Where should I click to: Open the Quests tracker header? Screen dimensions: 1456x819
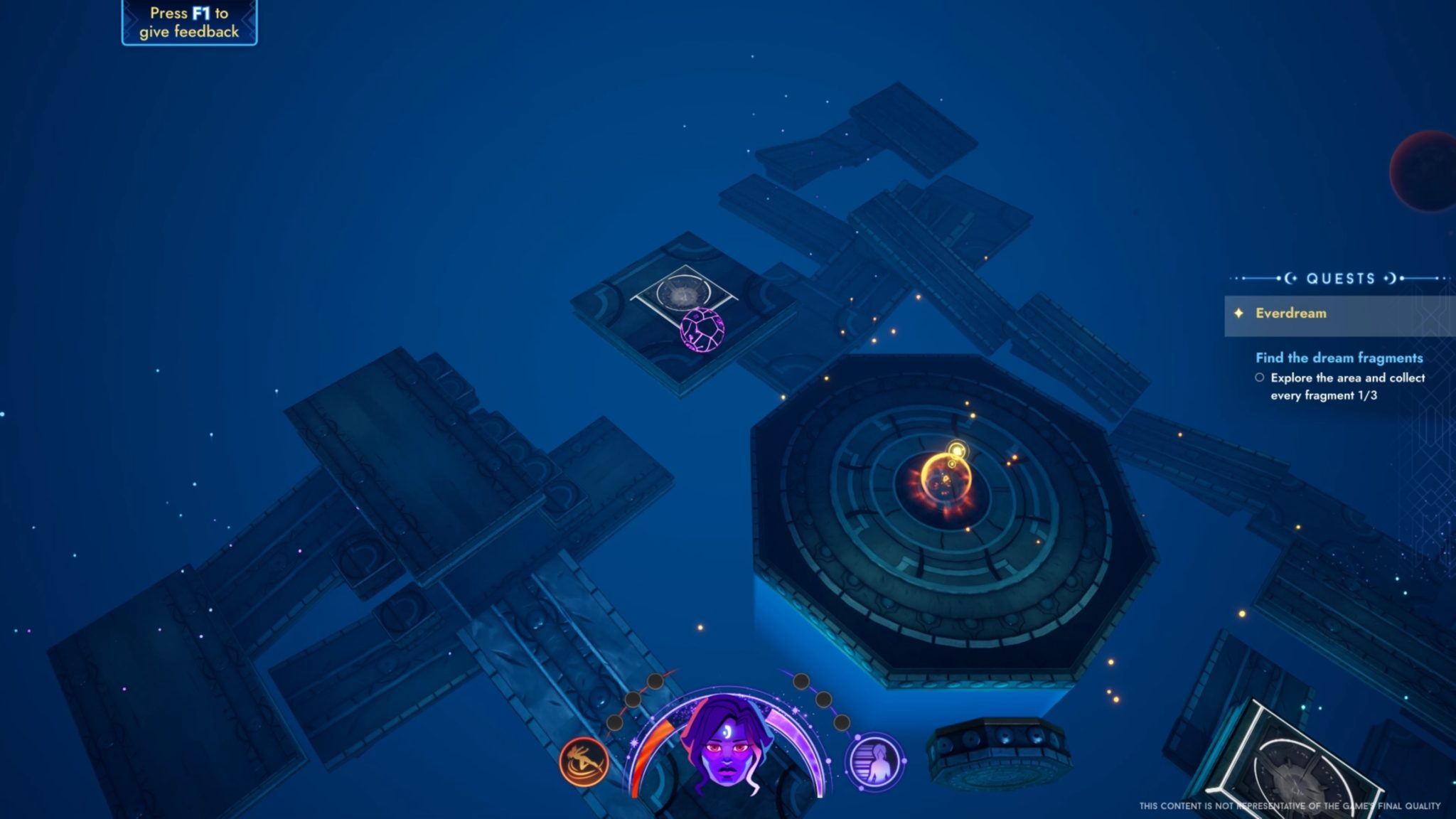(x=1340, y=279)
